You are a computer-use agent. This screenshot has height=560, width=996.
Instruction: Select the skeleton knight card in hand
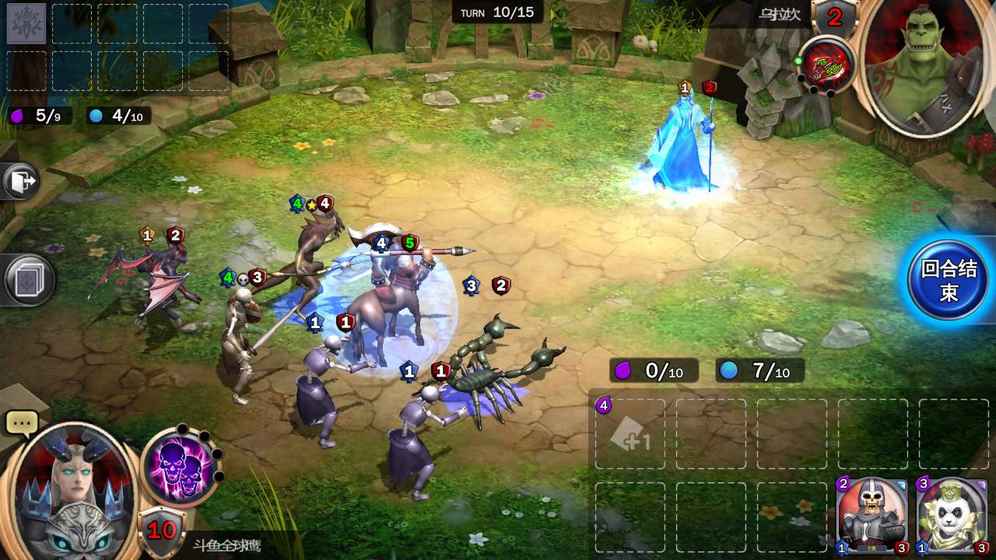pos(863,516)
